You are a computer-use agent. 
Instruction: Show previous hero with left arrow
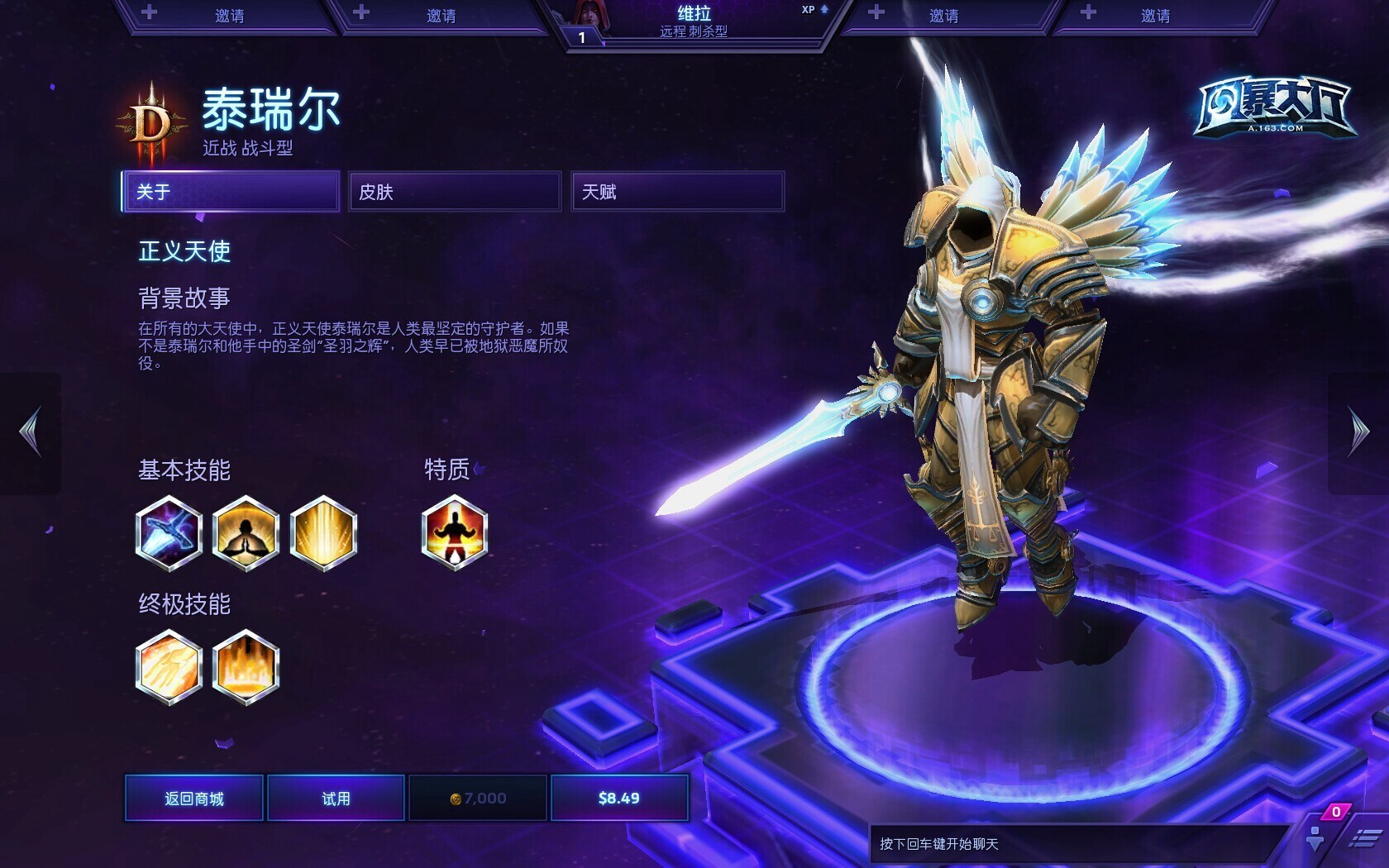(x=31, y=432)
